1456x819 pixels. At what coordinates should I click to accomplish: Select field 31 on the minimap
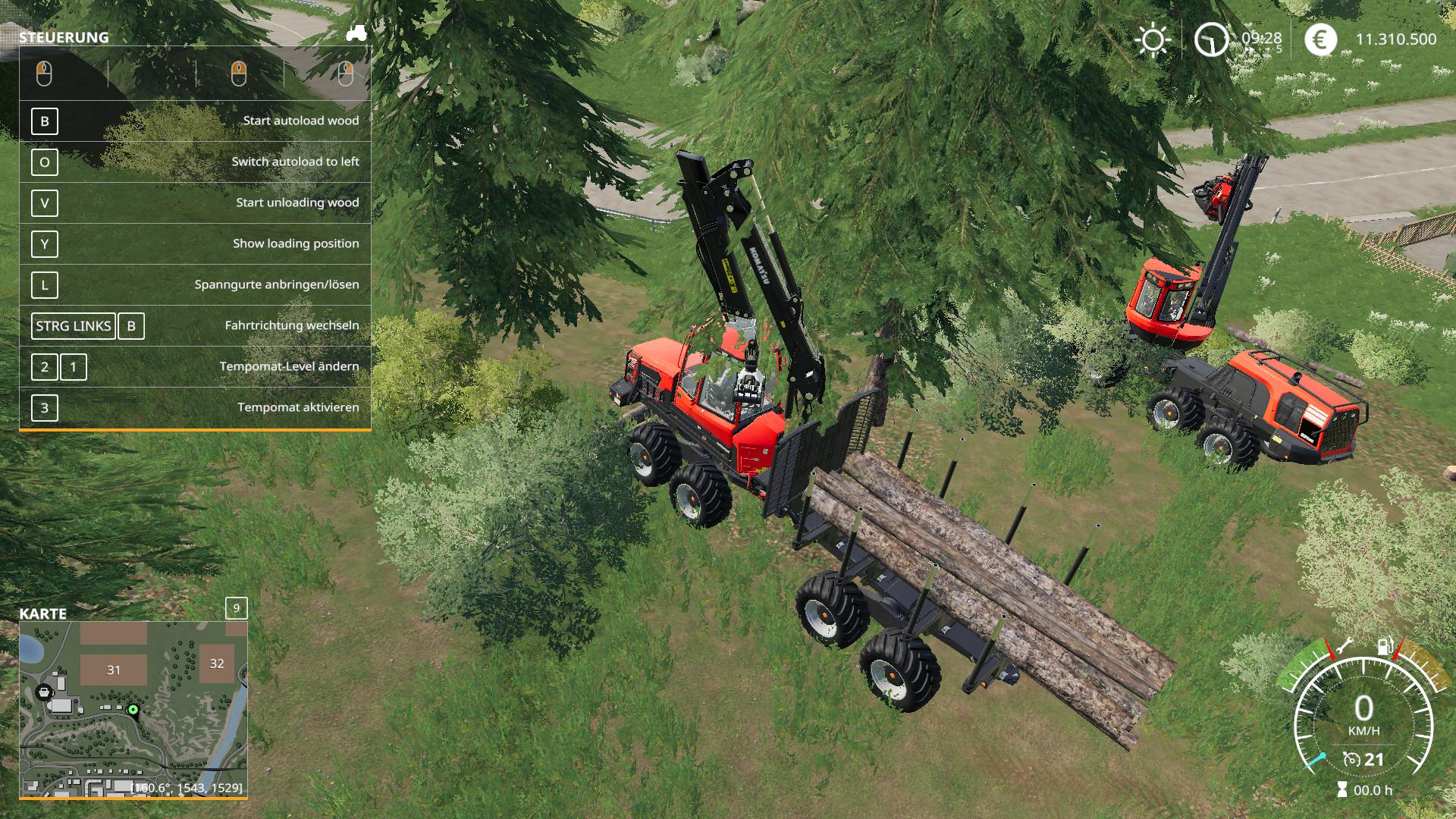(114, 670)
